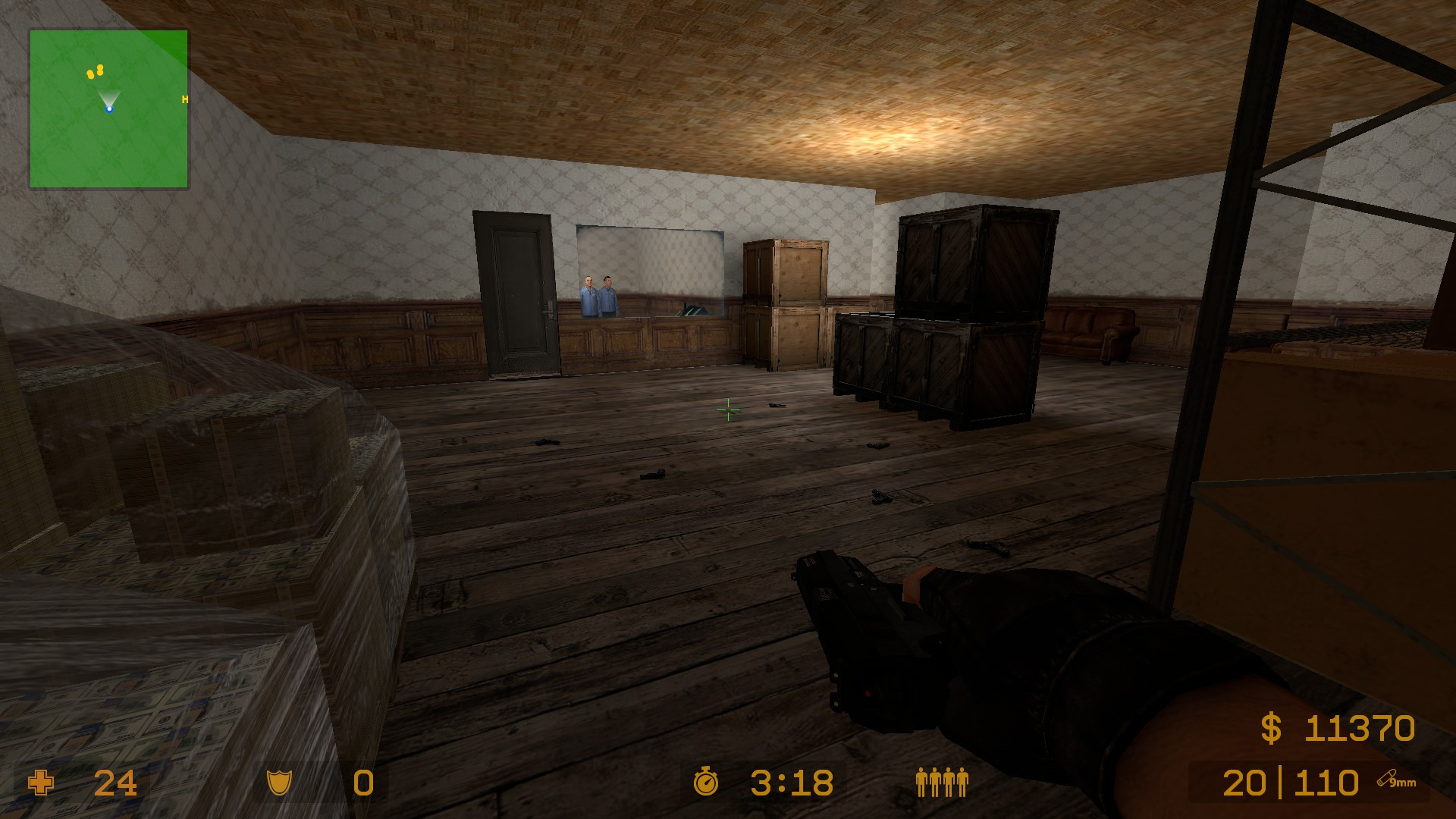Click the pistol dropped on the floor
Viewport: 1456px width, 819px height.
coord(654,474)
